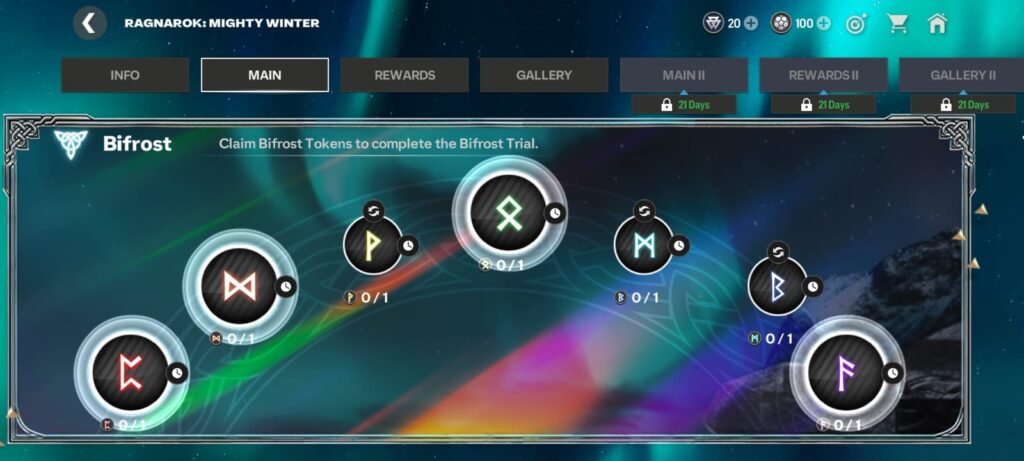
Task: Add more of the 100-count currency
Action: click(824, 23)
